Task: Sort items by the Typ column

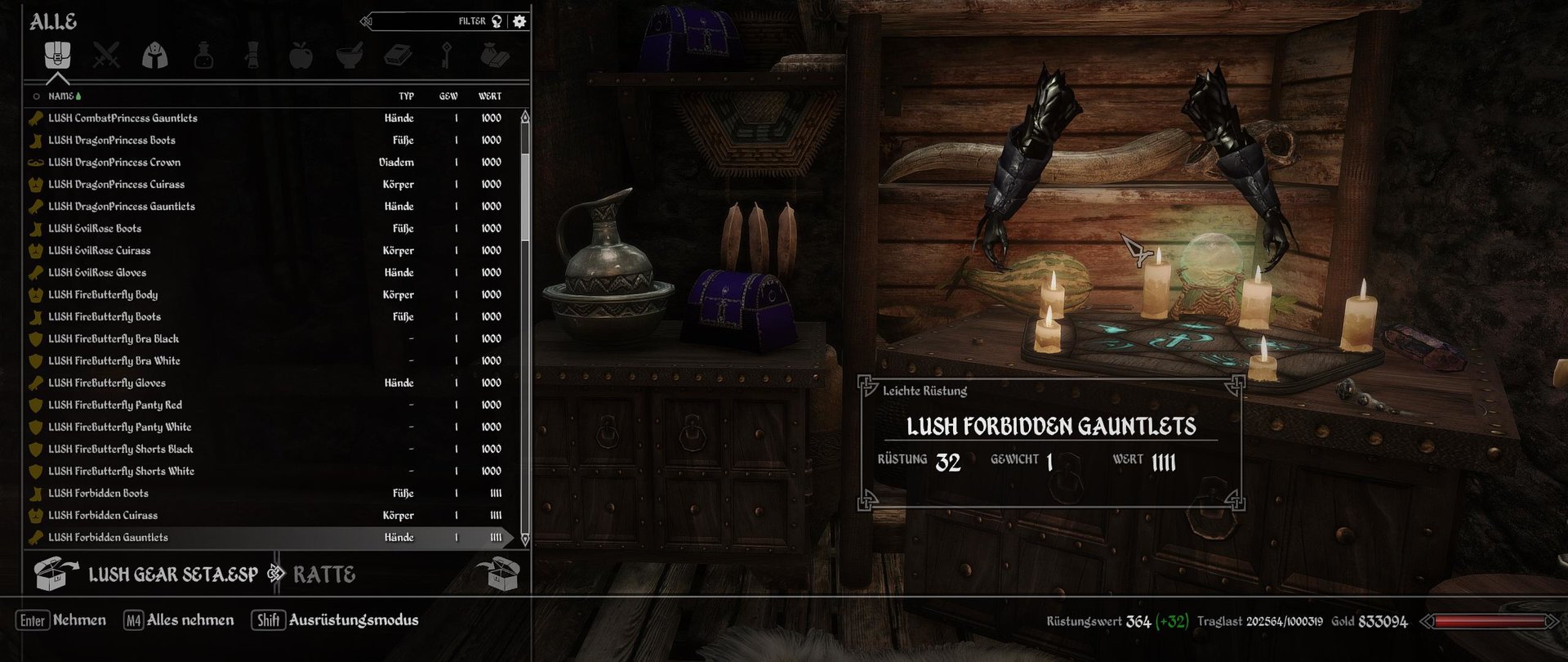Action: [406, 96]
